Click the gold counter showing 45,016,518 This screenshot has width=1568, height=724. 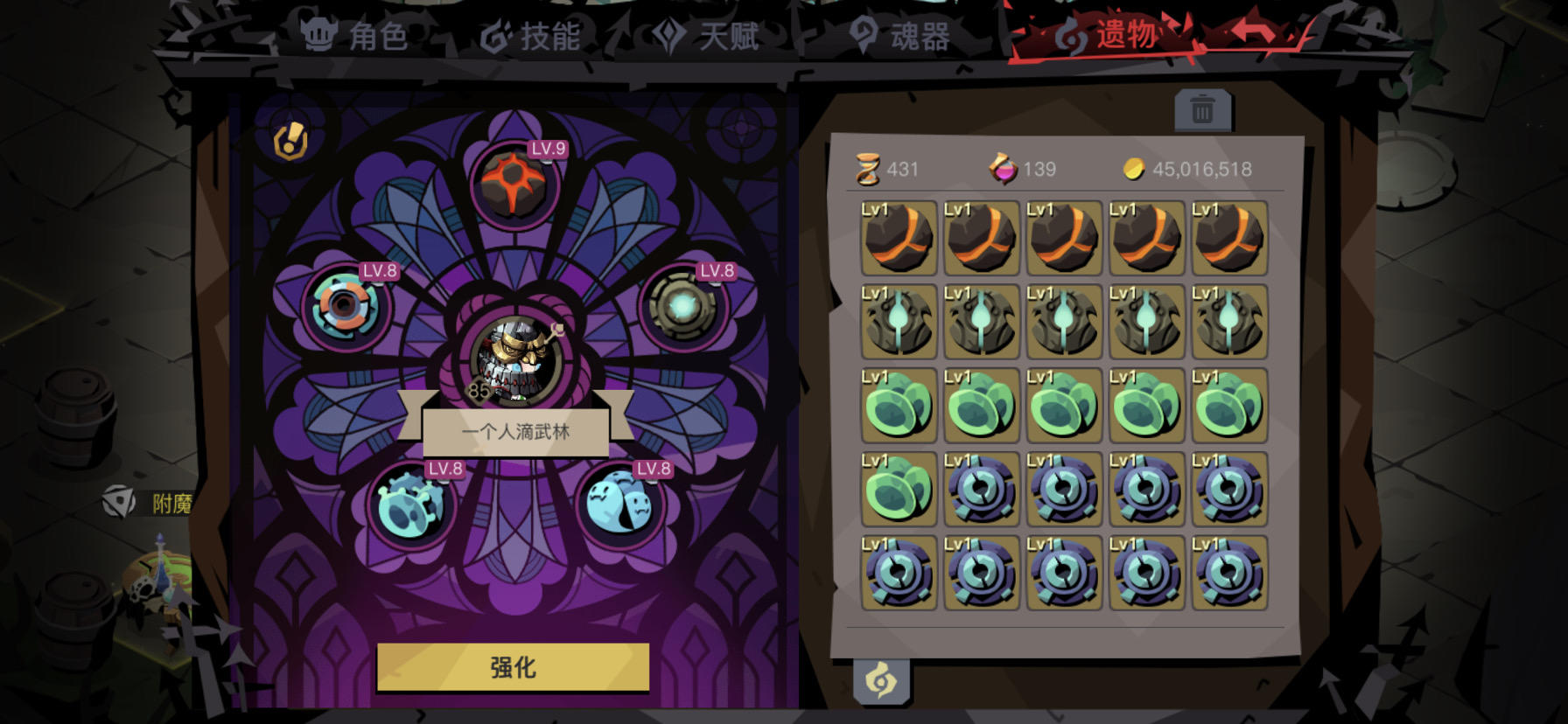click(1190, 170)
